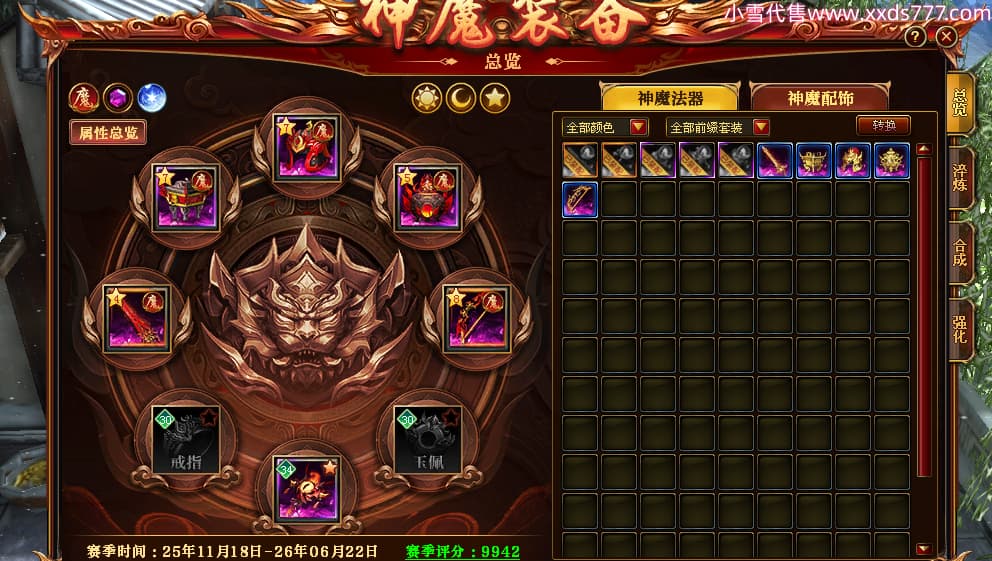Select the golden bow item in inventory

580,199
